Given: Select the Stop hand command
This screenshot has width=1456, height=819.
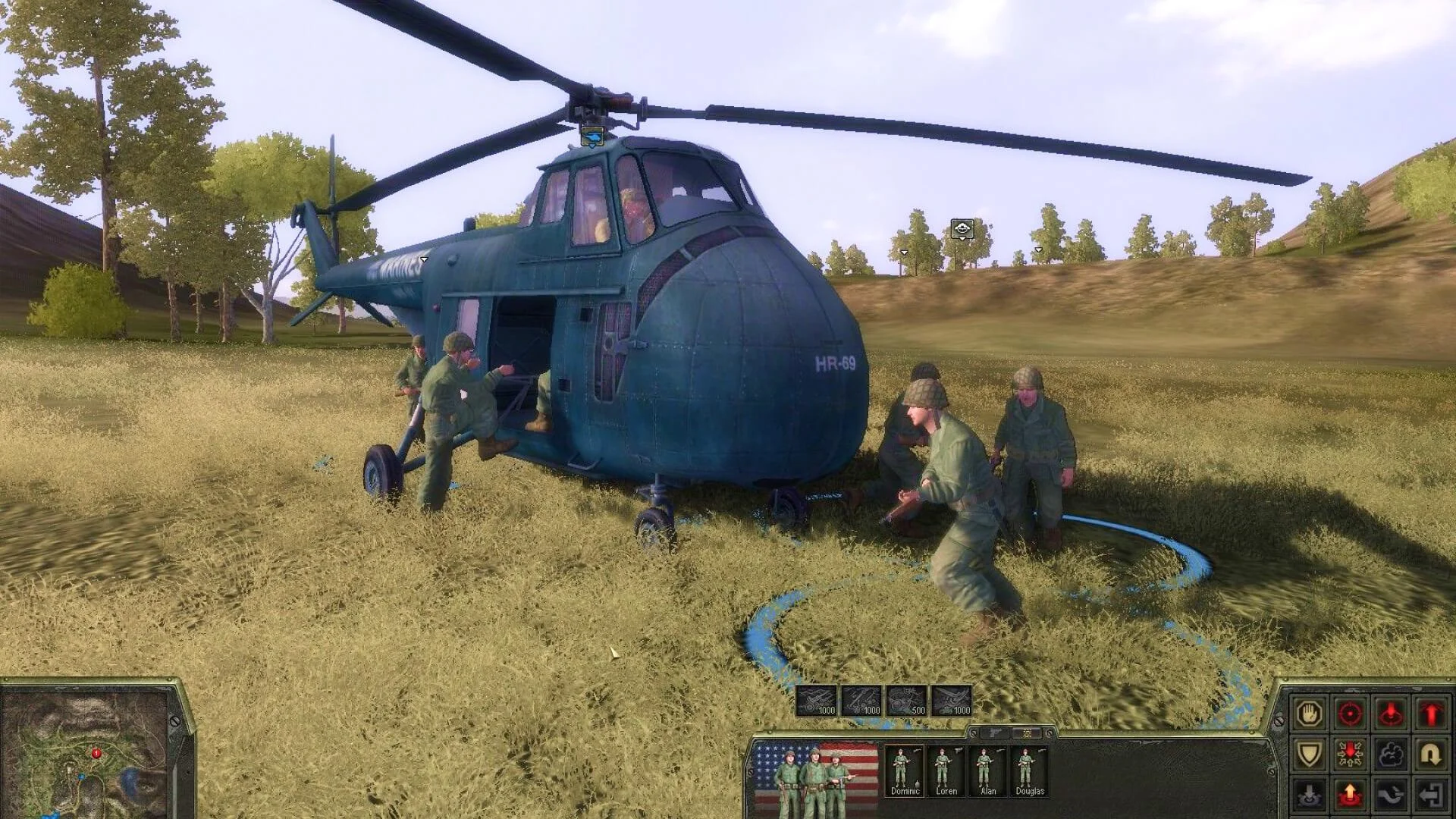Looking at the screenshot, I should 1310,714.
